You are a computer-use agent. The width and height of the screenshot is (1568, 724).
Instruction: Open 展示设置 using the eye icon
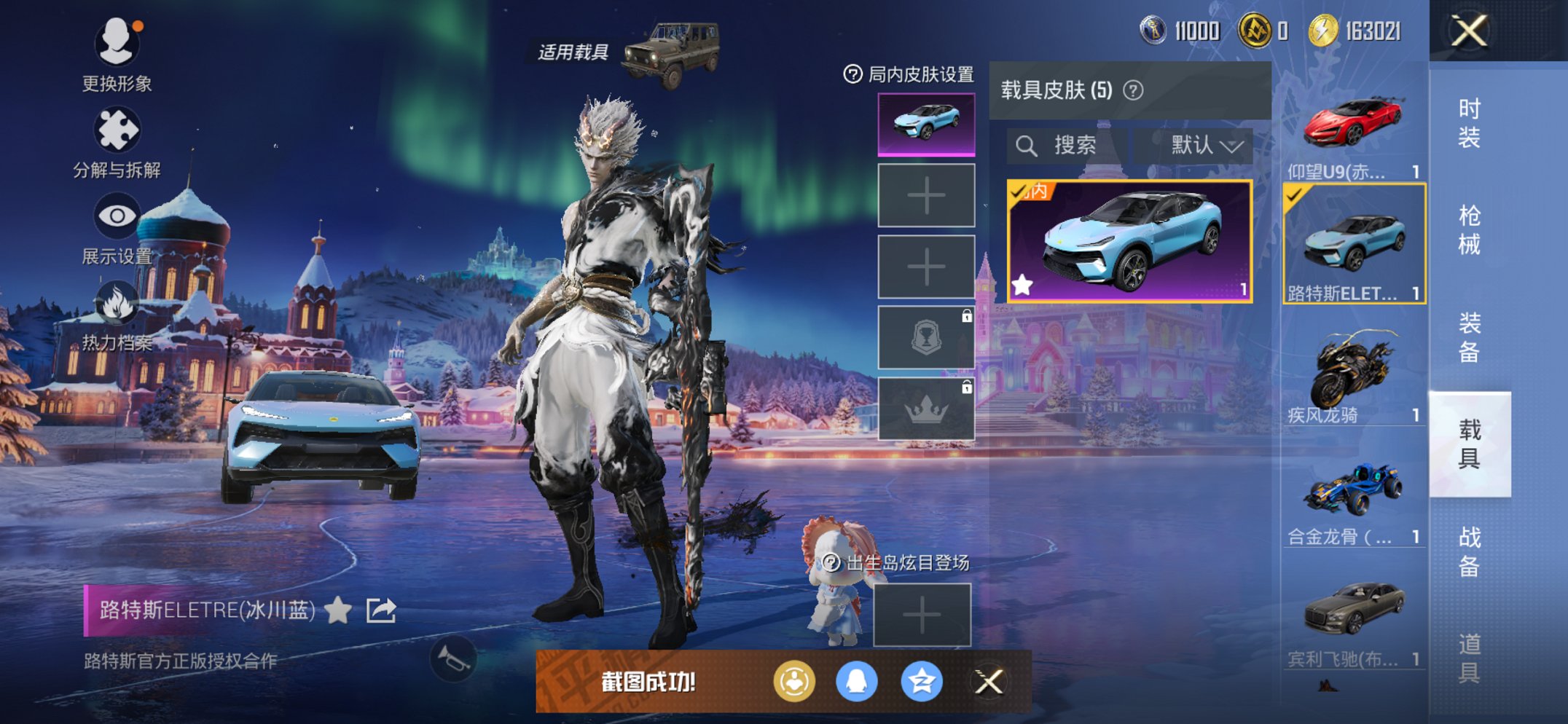(x=117, y=216)
